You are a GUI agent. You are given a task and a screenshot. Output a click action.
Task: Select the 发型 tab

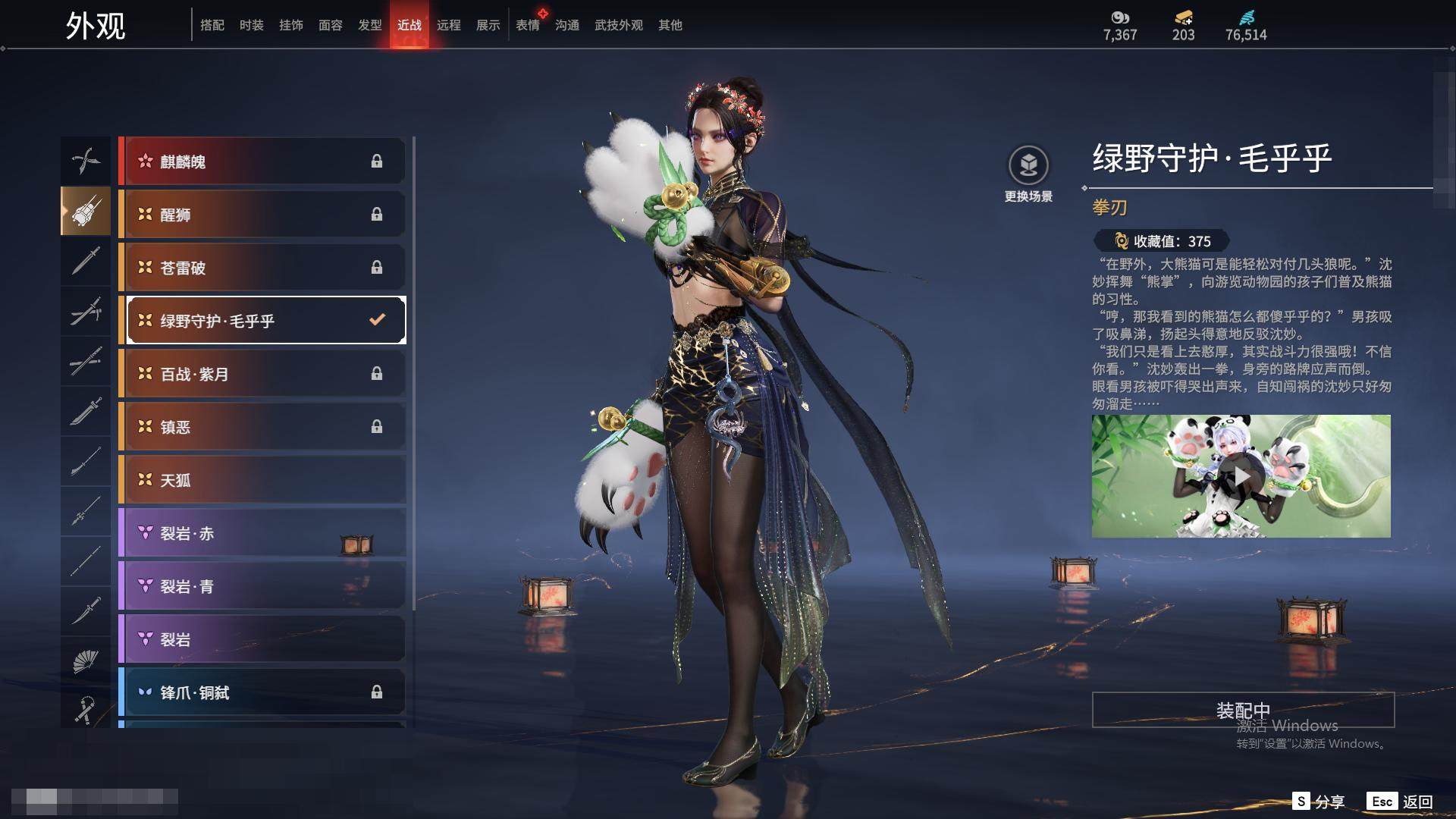tap(369, 25)
